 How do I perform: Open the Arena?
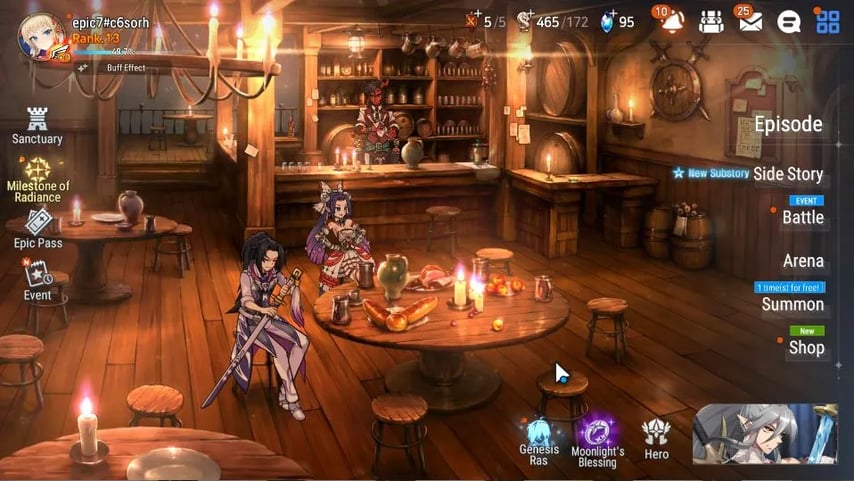pyautogui.click(x=803, y=261)
